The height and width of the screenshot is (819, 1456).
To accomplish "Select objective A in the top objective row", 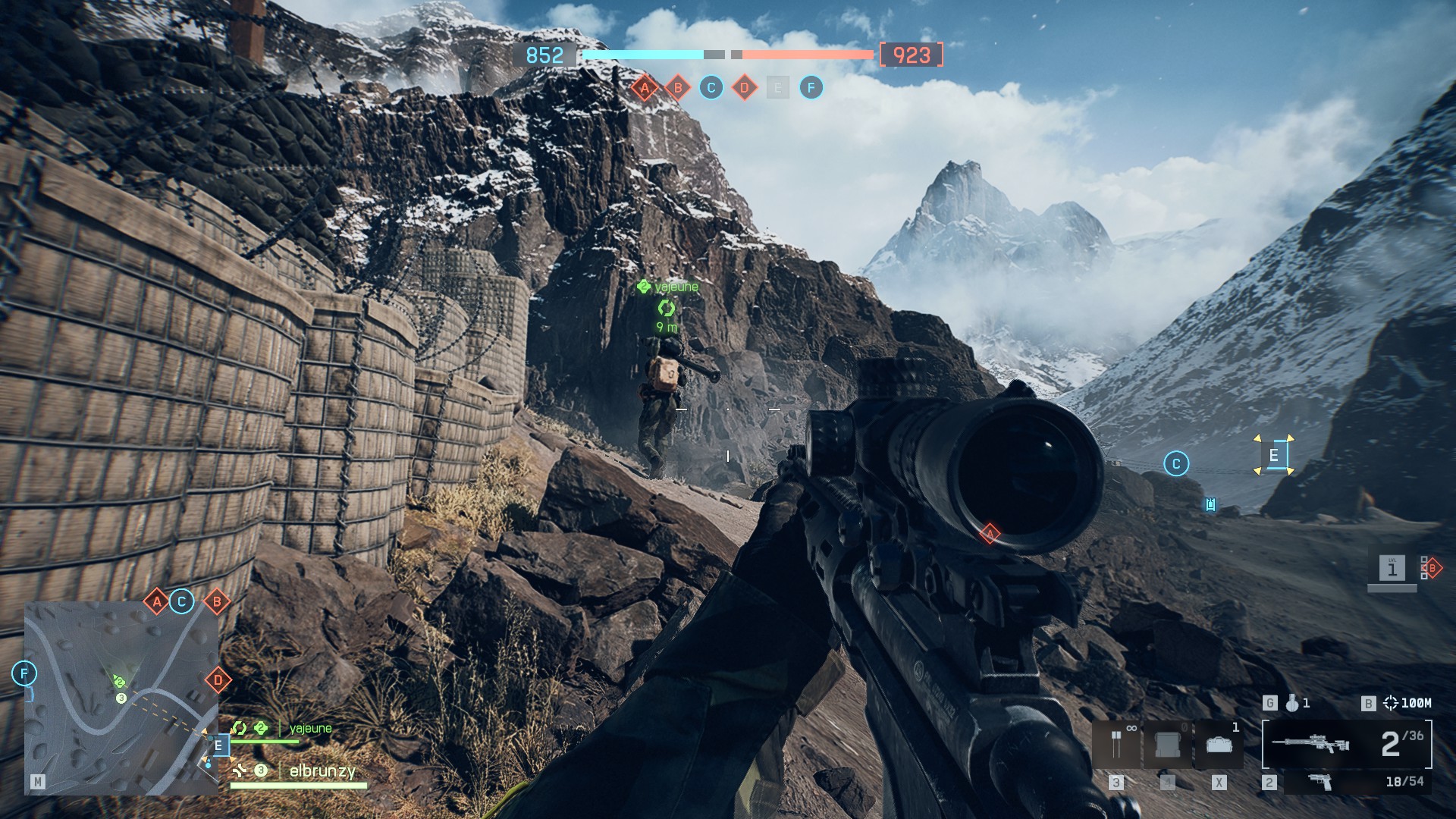I will (x=645, y=88).
